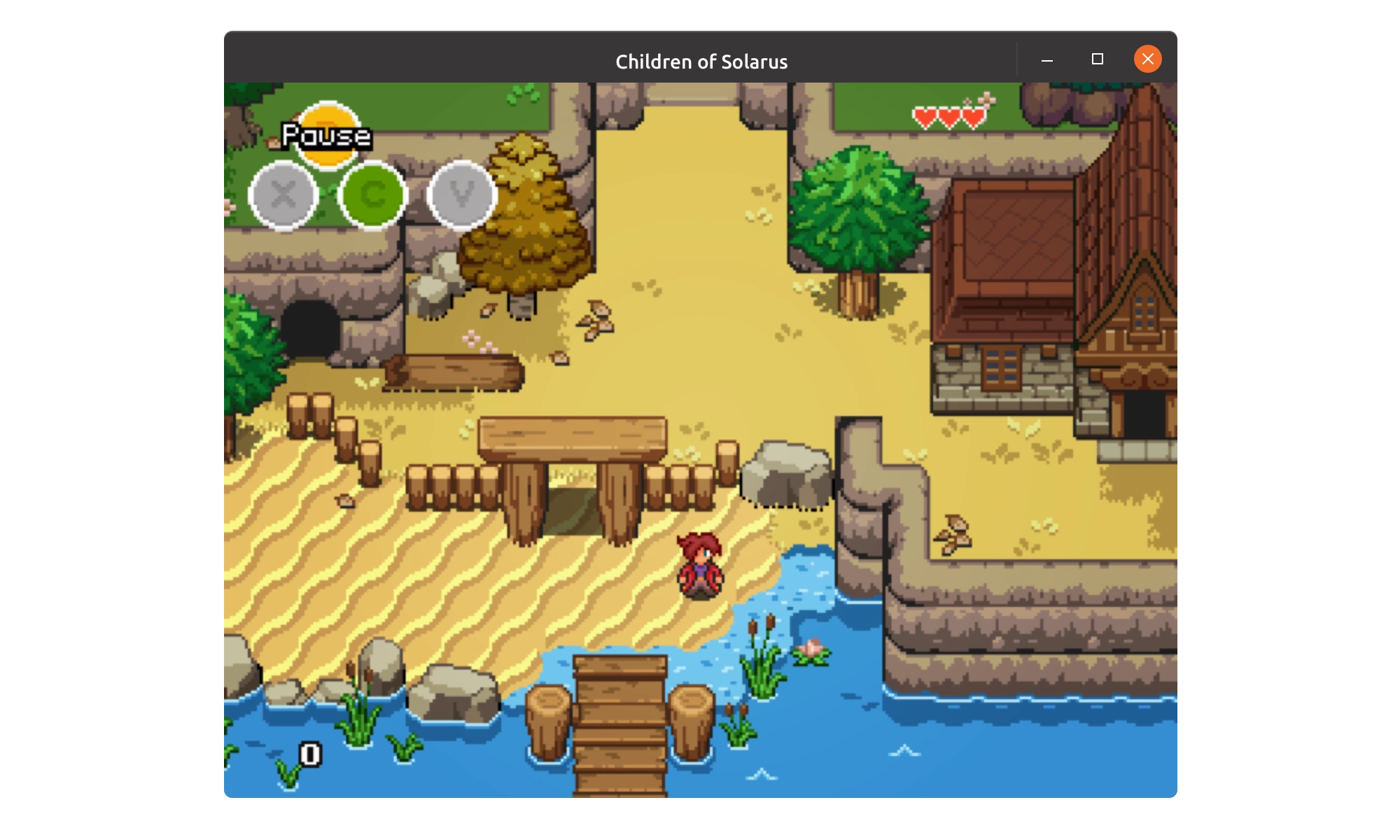The width and height of the screenshot is (1400, 840).
Task: Close the Children of Solarus window
Action: (x=1147, y=59)
